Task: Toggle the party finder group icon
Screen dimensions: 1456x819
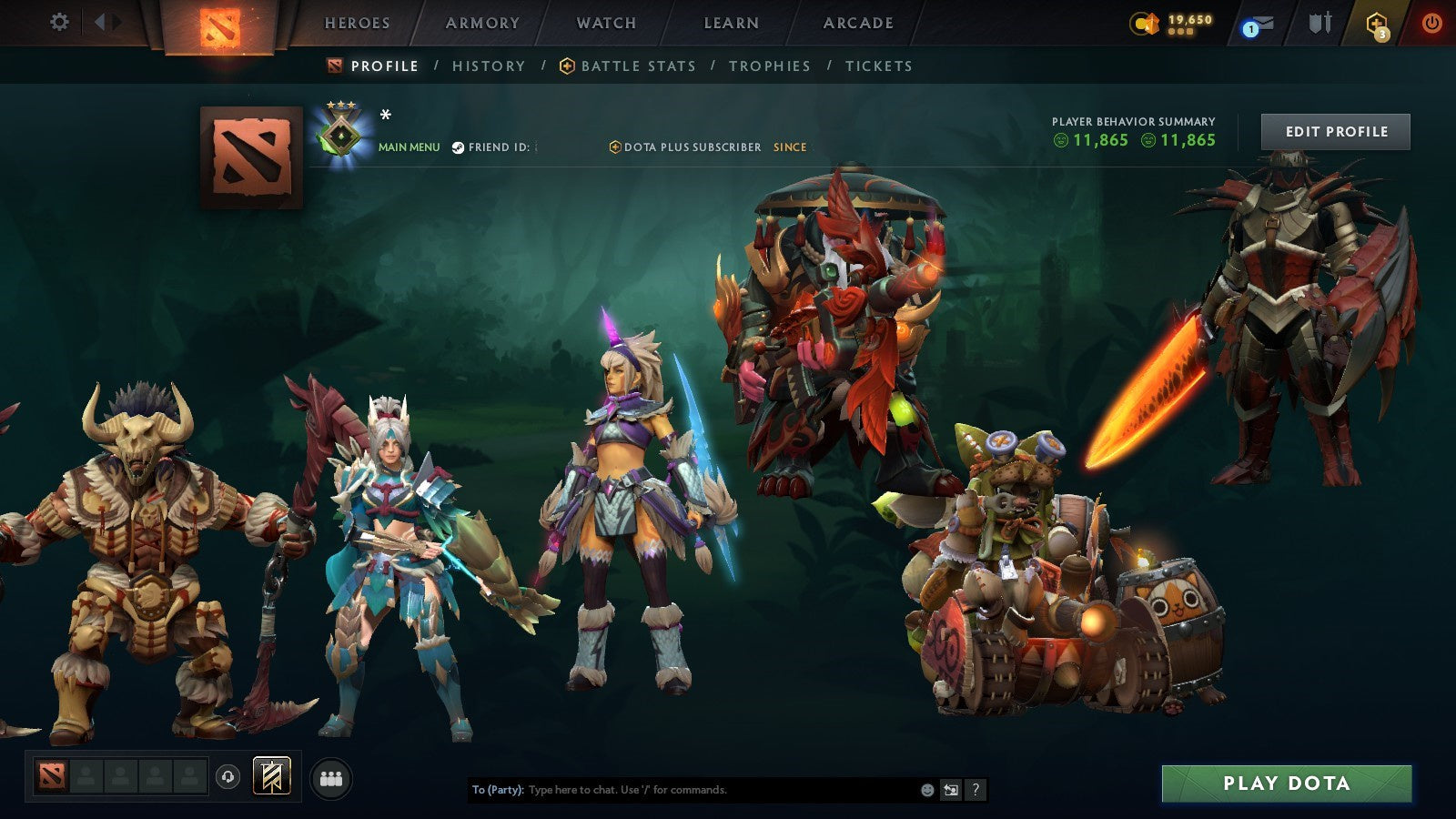Action: pos(329,776)
